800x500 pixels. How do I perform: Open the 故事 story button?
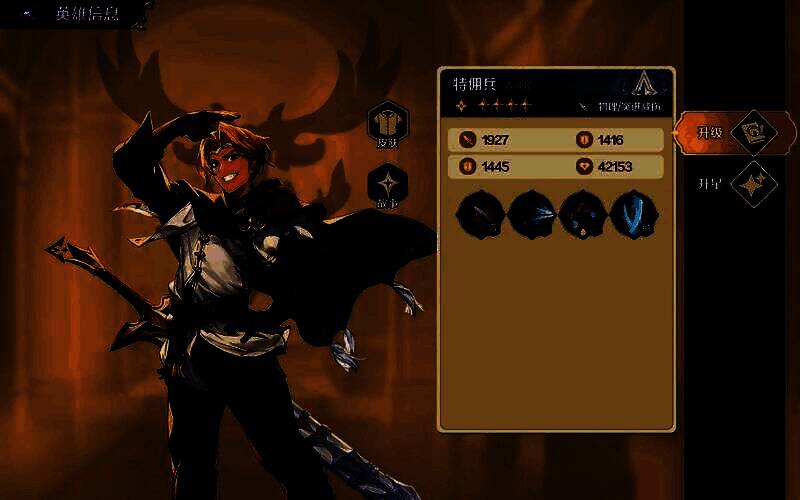(387, 186)
